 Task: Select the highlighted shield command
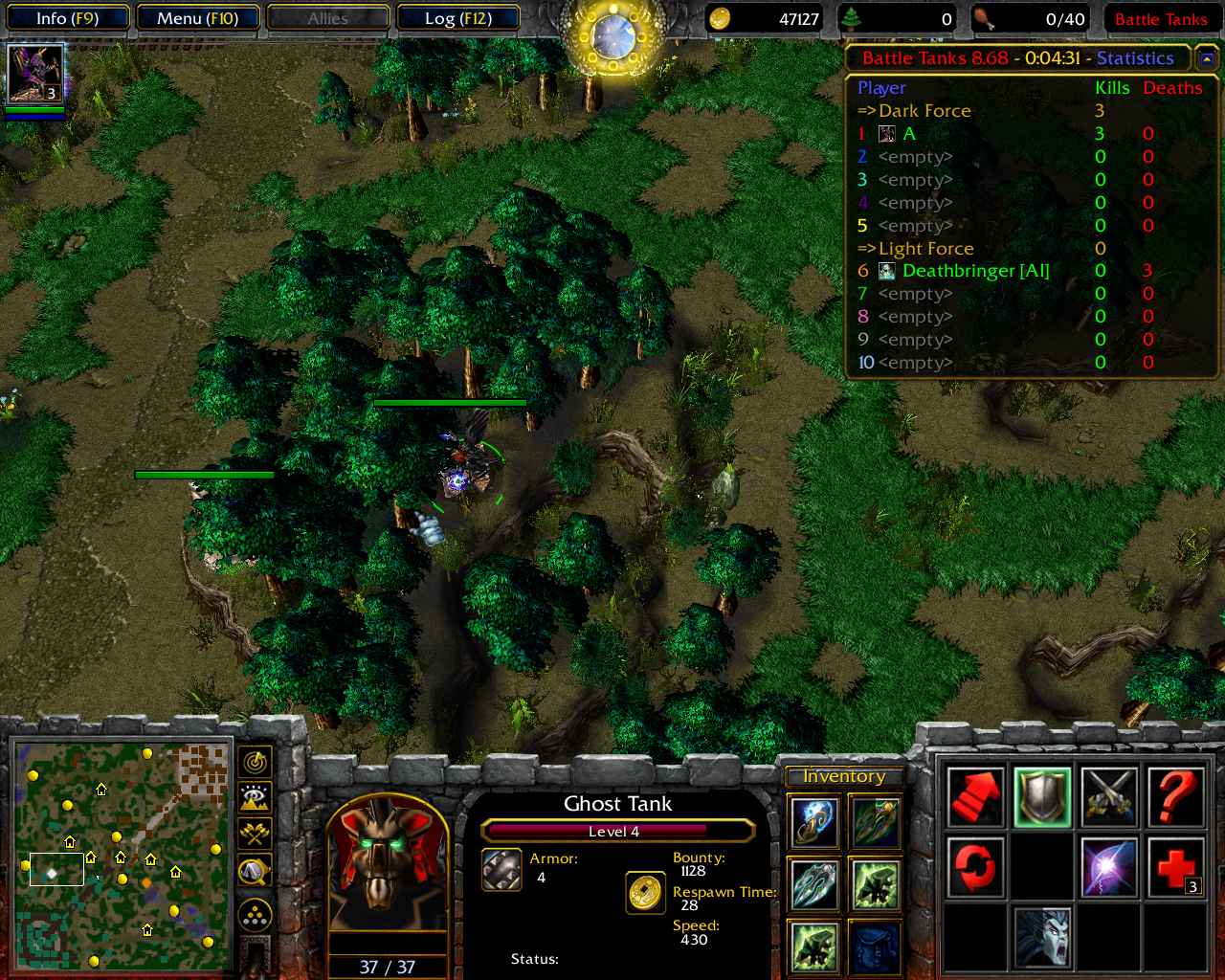click(1042, 796)
